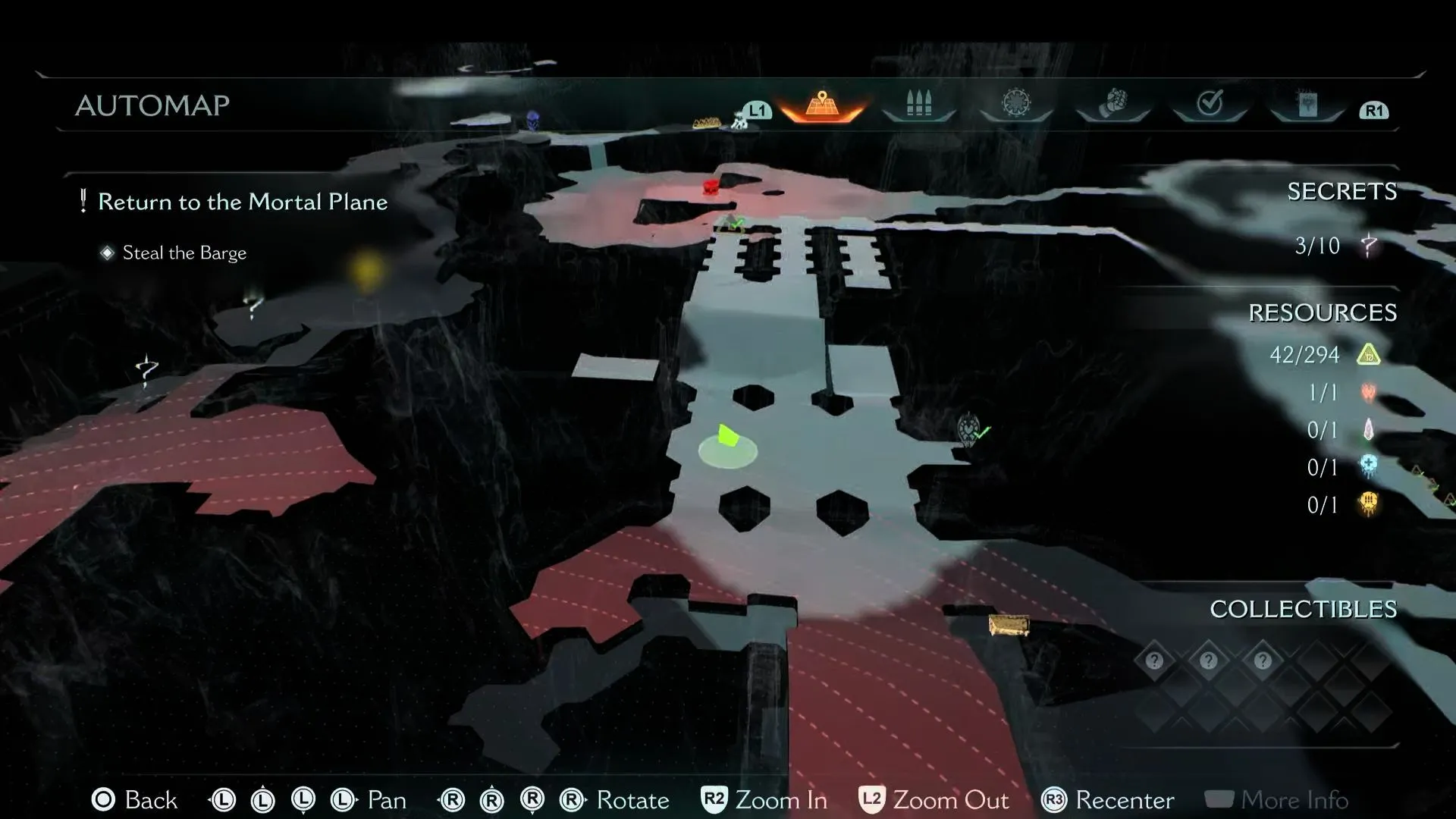Screen dimensions: 1456x819
Task: Select the gold chest map marker
Action: [1009, 626]
